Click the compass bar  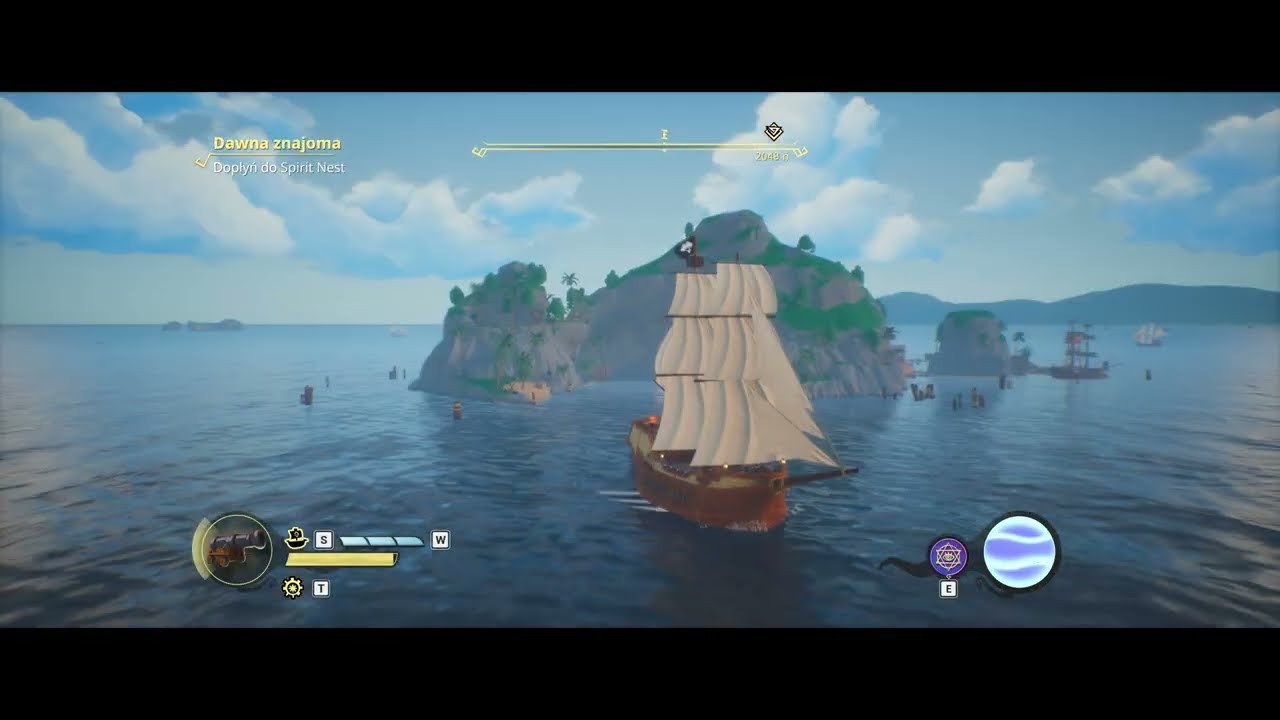tap(640, 148)
